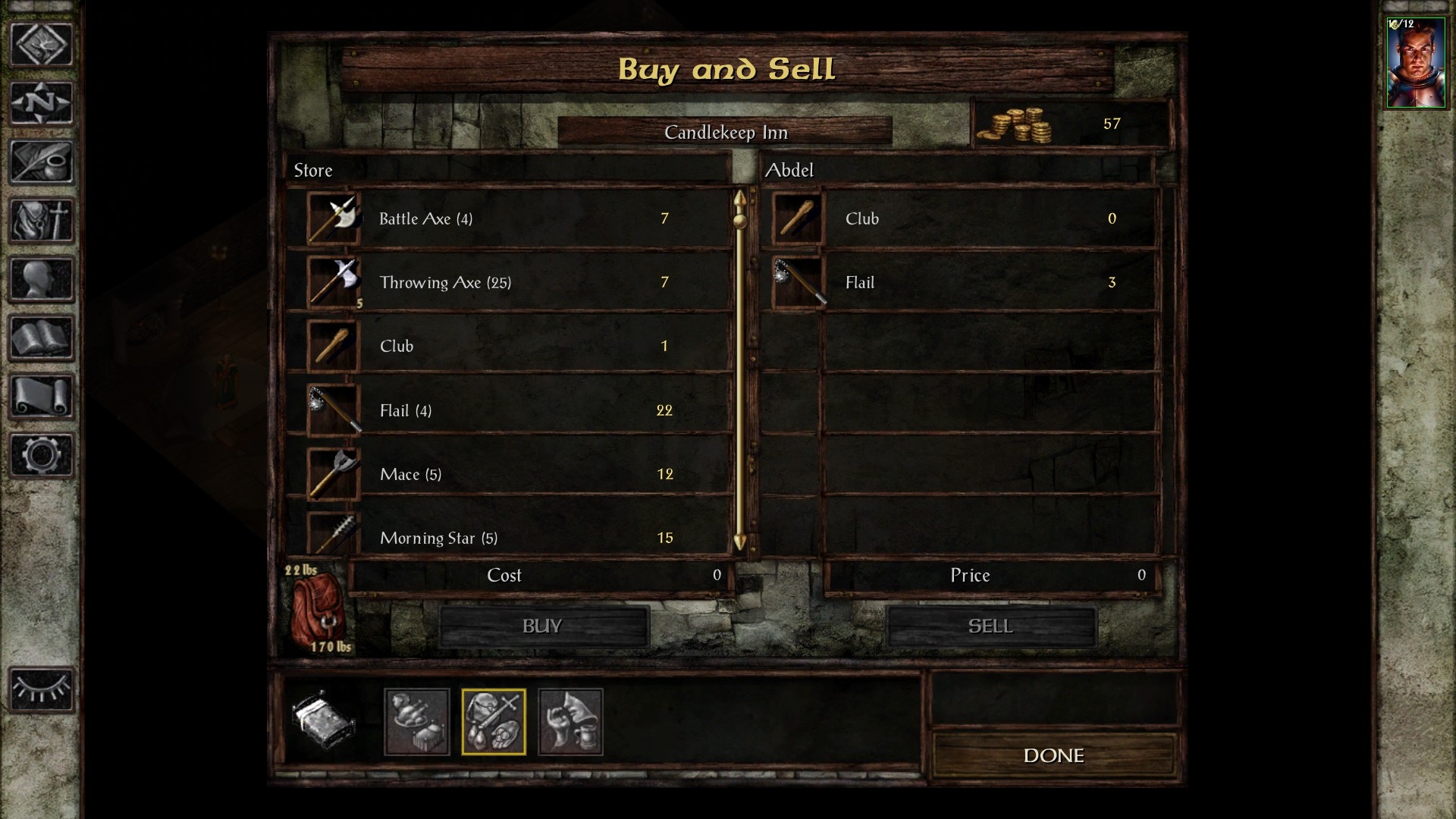Image resolution: width=1456 pixels, height=819 pixels.
Task: Click the store list scroll-down arrow
Action: pyautogui.click(x=740, y=542)
